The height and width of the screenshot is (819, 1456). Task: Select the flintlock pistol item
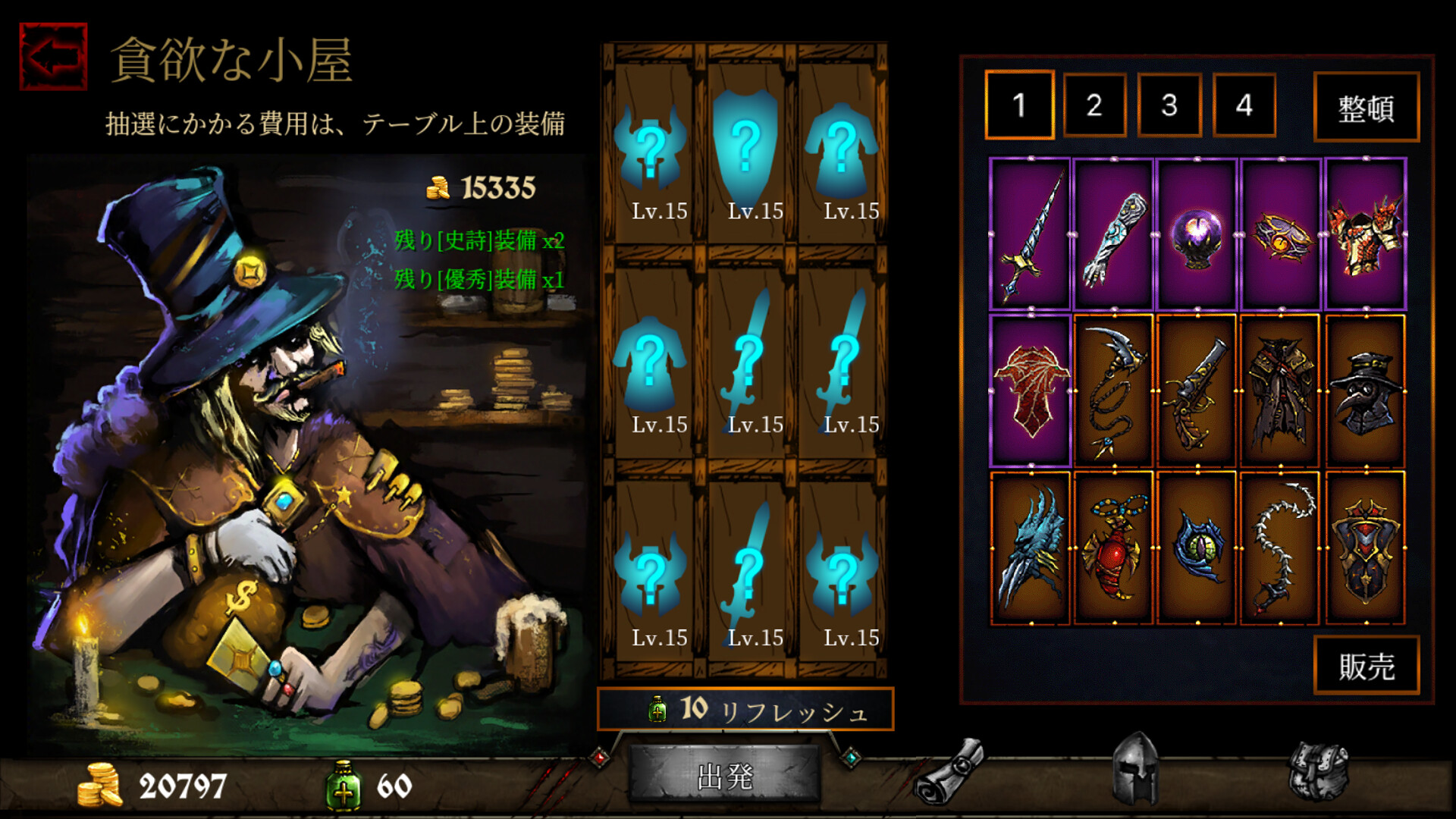(1197, 391)
